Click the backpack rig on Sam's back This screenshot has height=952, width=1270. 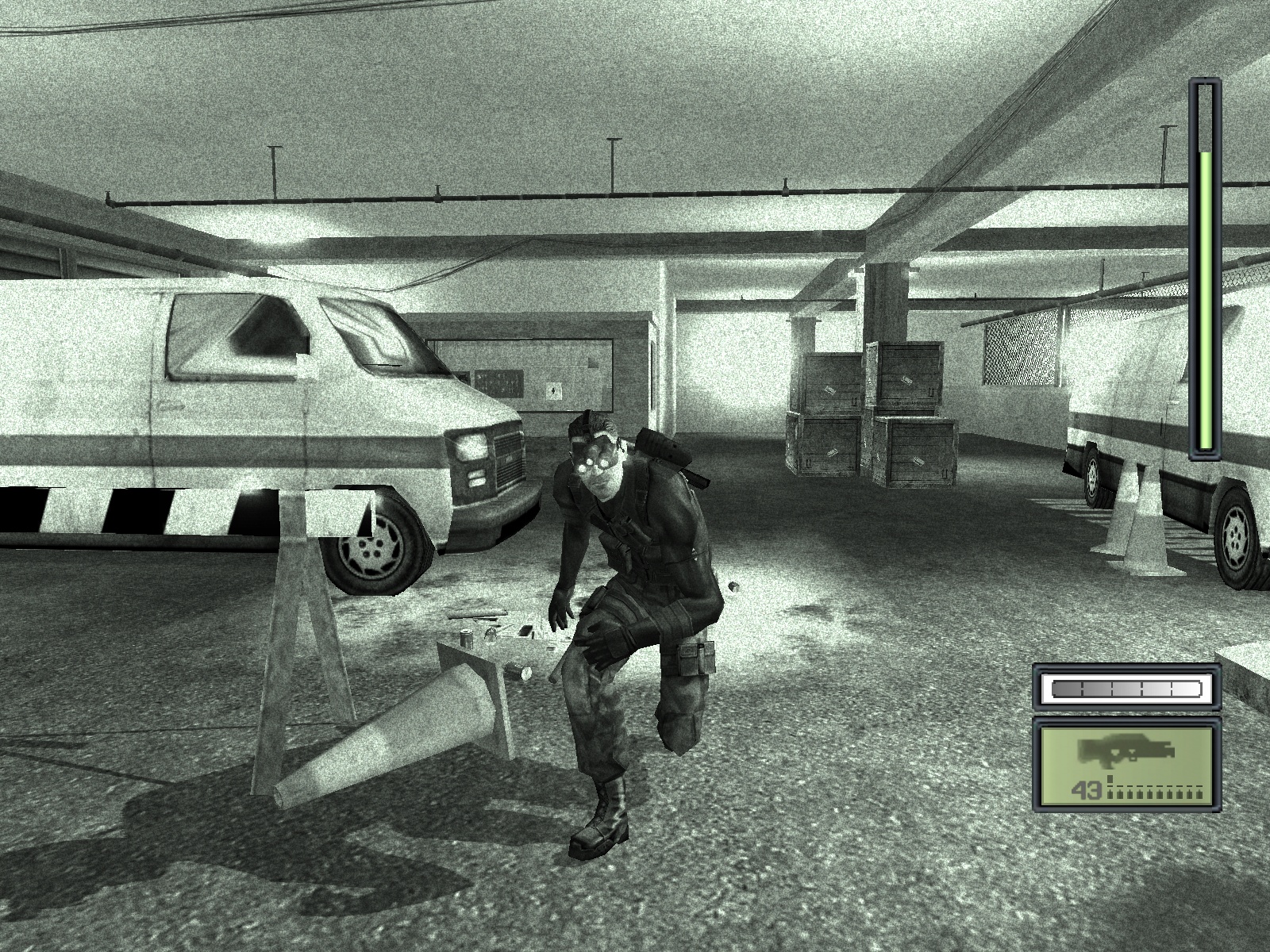tap(663, 444)
